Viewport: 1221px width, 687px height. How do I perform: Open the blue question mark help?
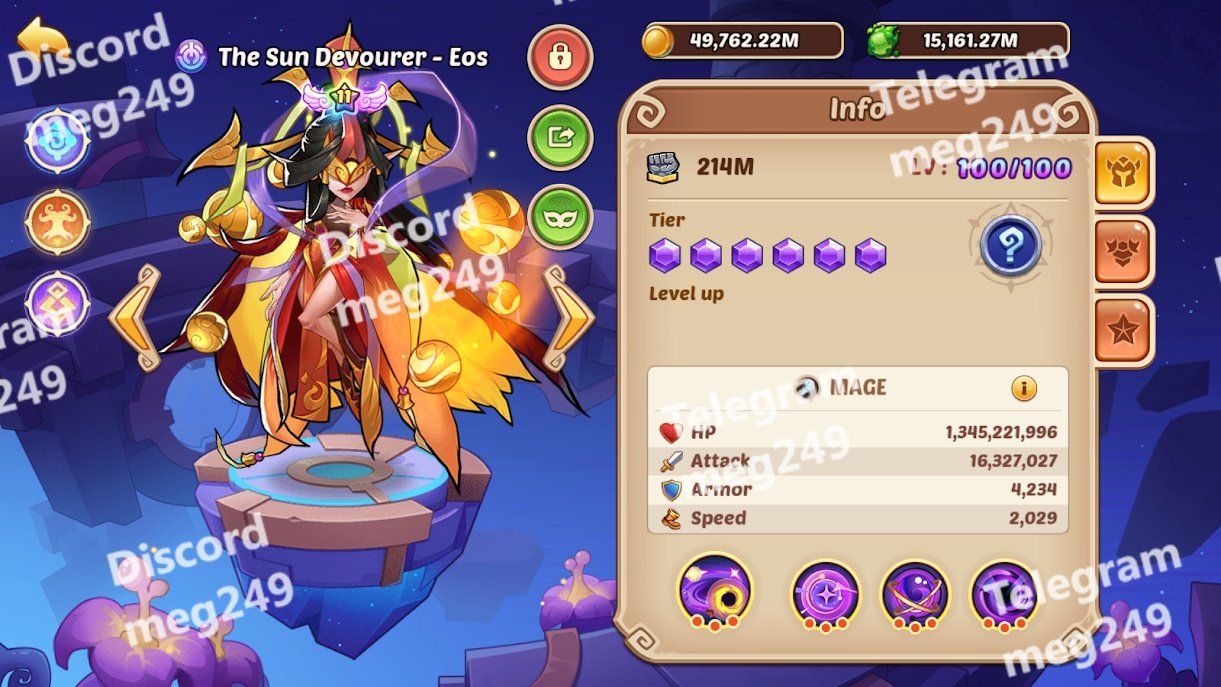[1010, 245]
